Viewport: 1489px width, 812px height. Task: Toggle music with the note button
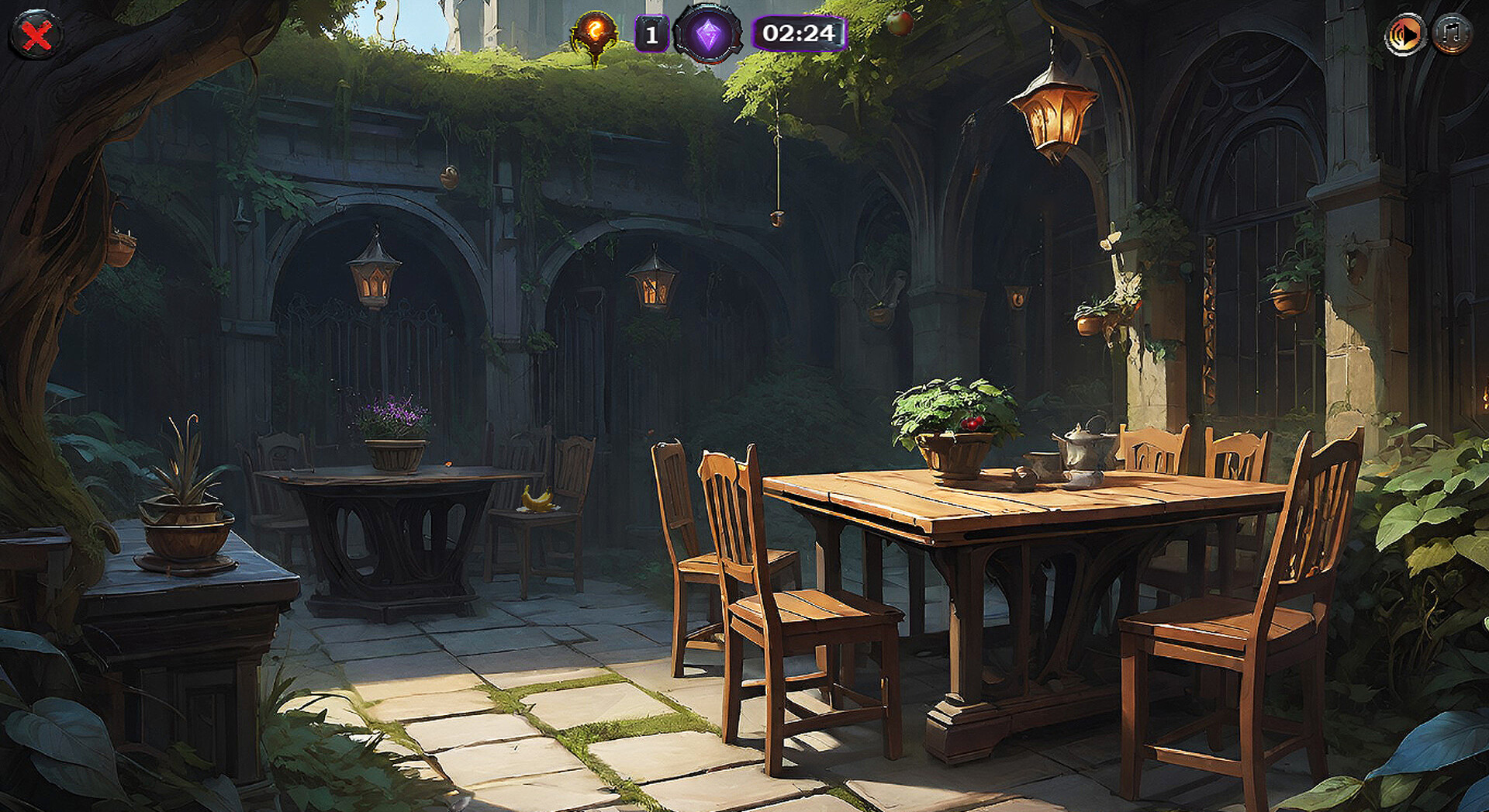(1452, 35)
